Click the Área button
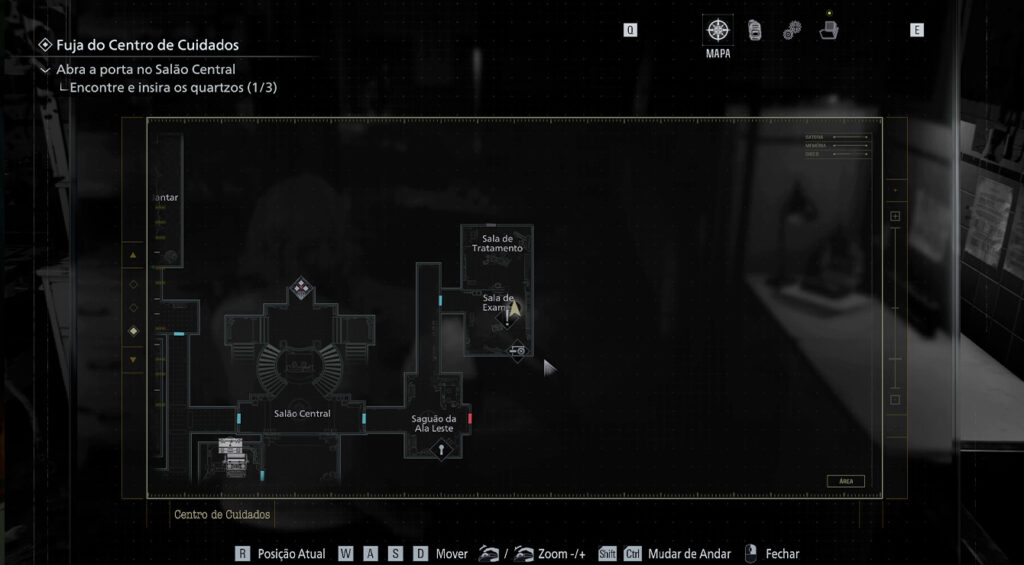Screen dimensions: 1024x565 tap(845, 481)
